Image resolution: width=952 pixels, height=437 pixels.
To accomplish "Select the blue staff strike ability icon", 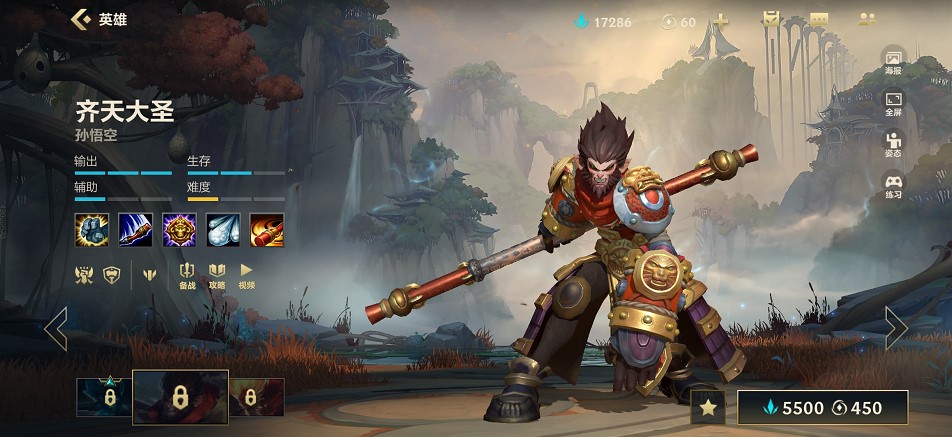I will click(x=135, y=229).
